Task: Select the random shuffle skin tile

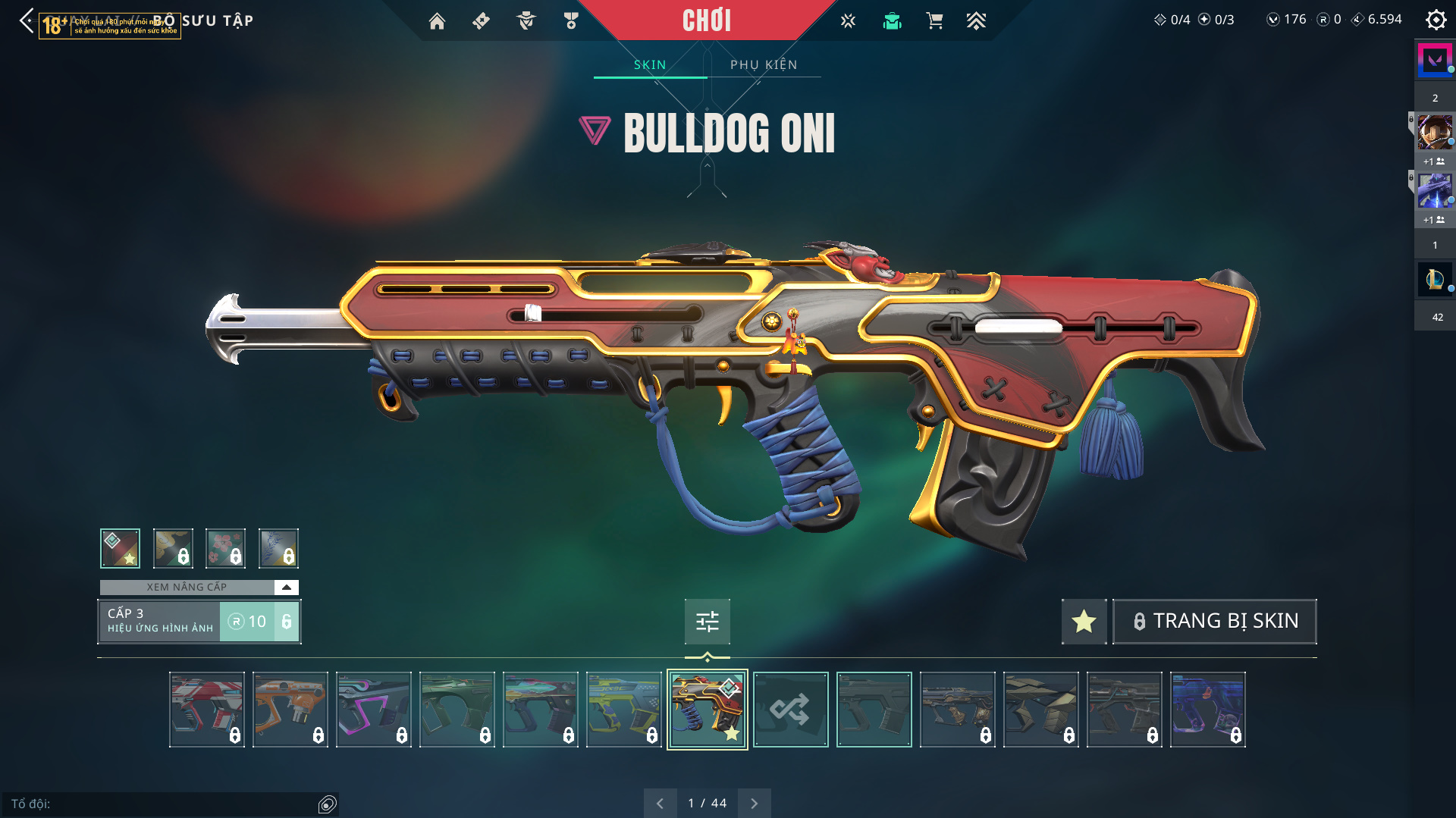Action: pyautogui.click(x=790, y=710)
